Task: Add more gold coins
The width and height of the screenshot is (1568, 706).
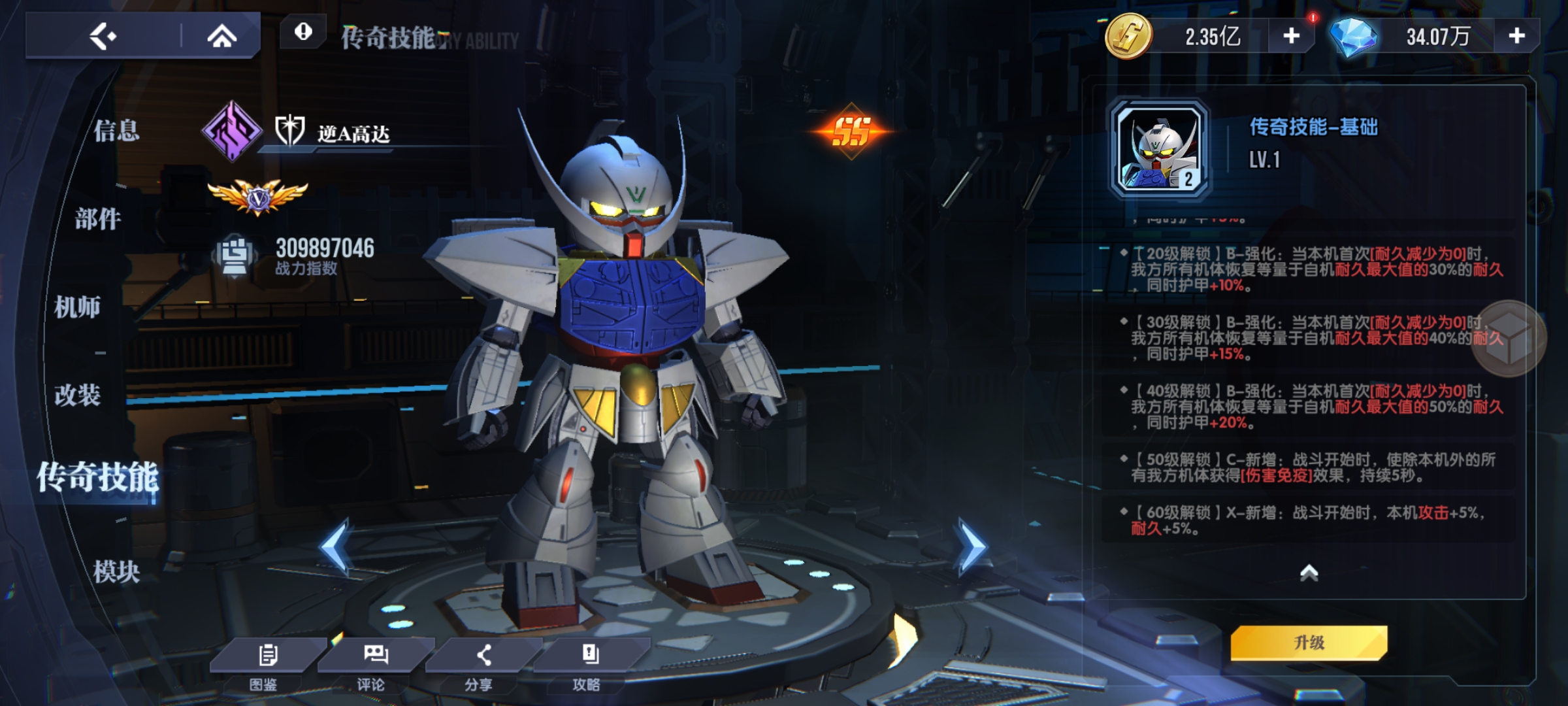Action: point(1291,36)
